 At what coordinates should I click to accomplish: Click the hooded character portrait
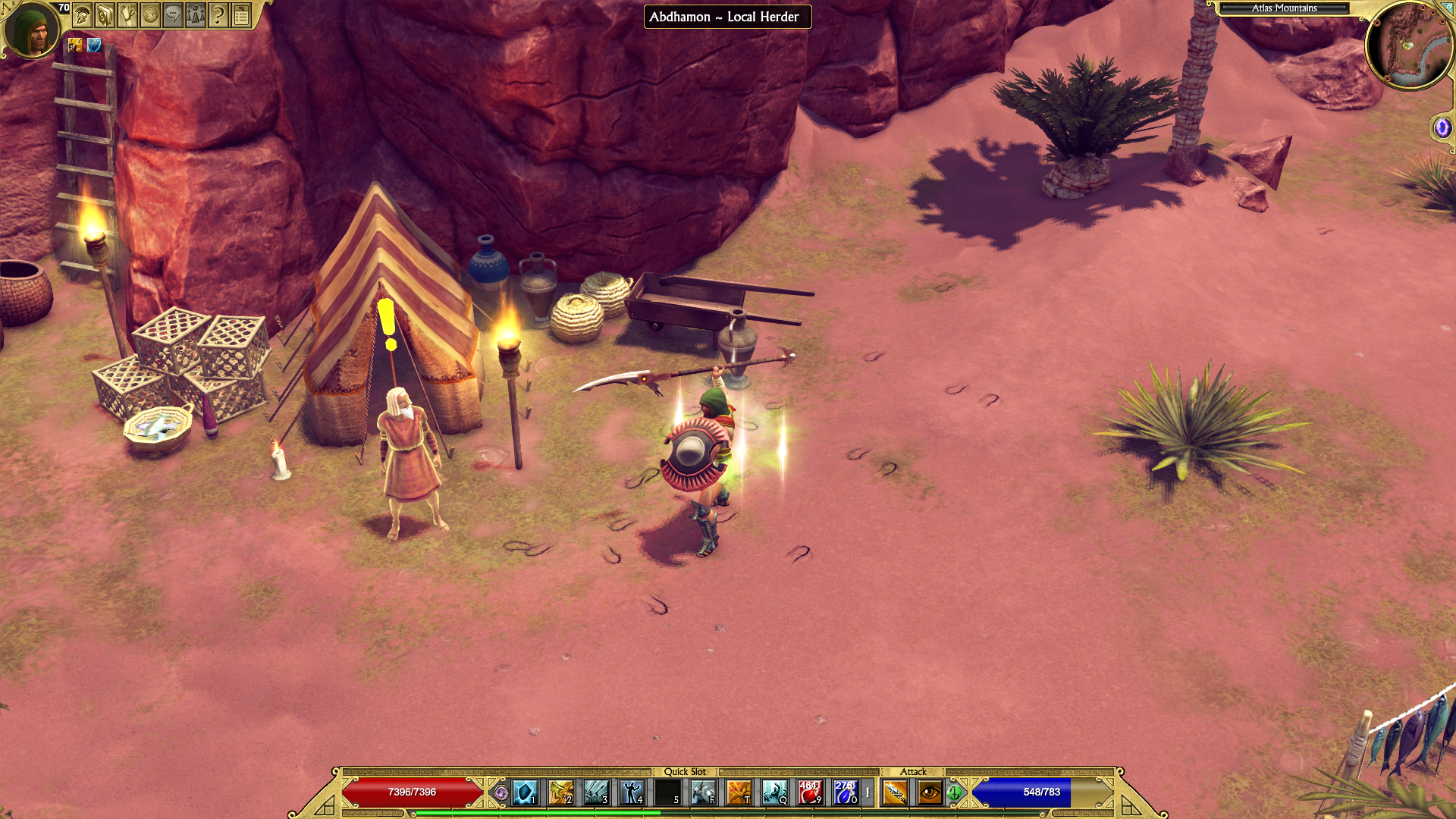[x=32, y=30]
